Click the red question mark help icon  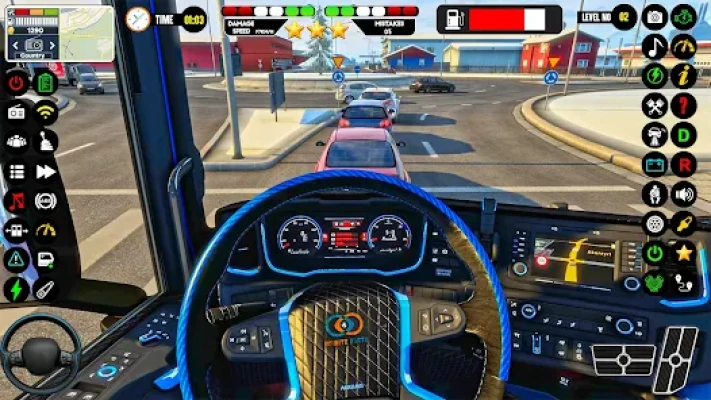(684, 105)
